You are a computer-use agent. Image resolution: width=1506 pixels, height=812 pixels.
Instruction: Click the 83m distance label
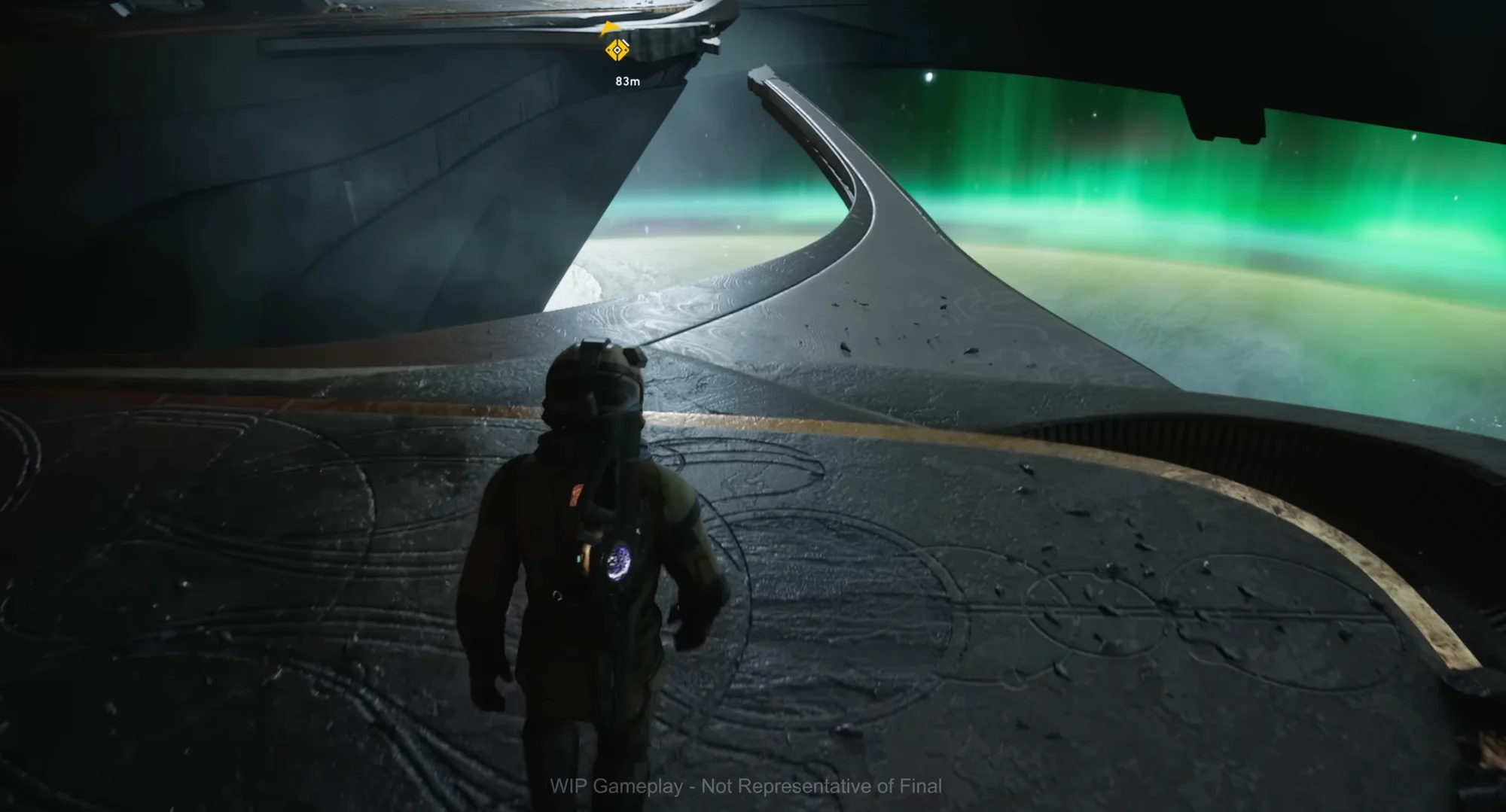pos(628,81)
